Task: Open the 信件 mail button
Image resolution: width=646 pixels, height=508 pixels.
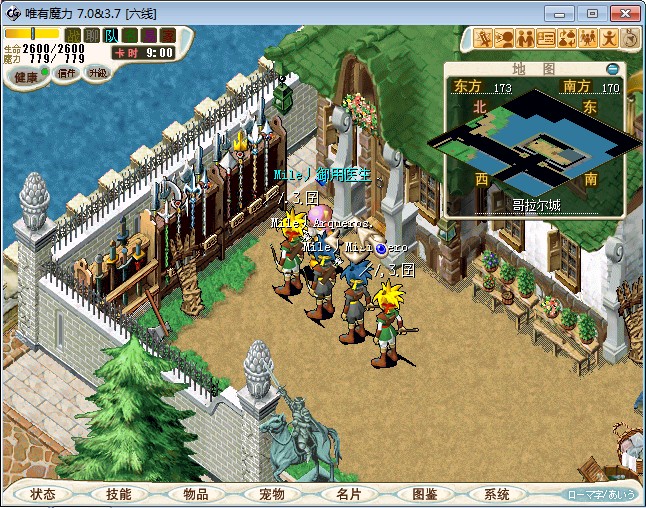Action: (x=67, y=73)
